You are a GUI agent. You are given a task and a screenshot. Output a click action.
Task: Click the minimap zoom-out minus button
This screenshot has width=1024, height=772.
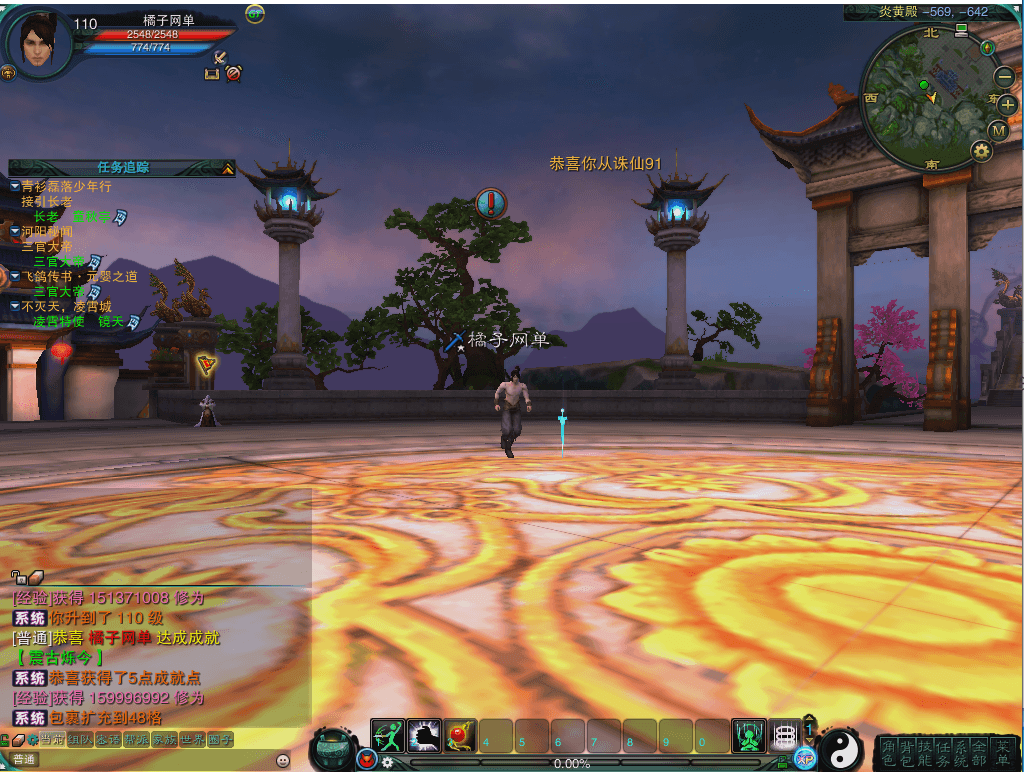pos(1004,76)
